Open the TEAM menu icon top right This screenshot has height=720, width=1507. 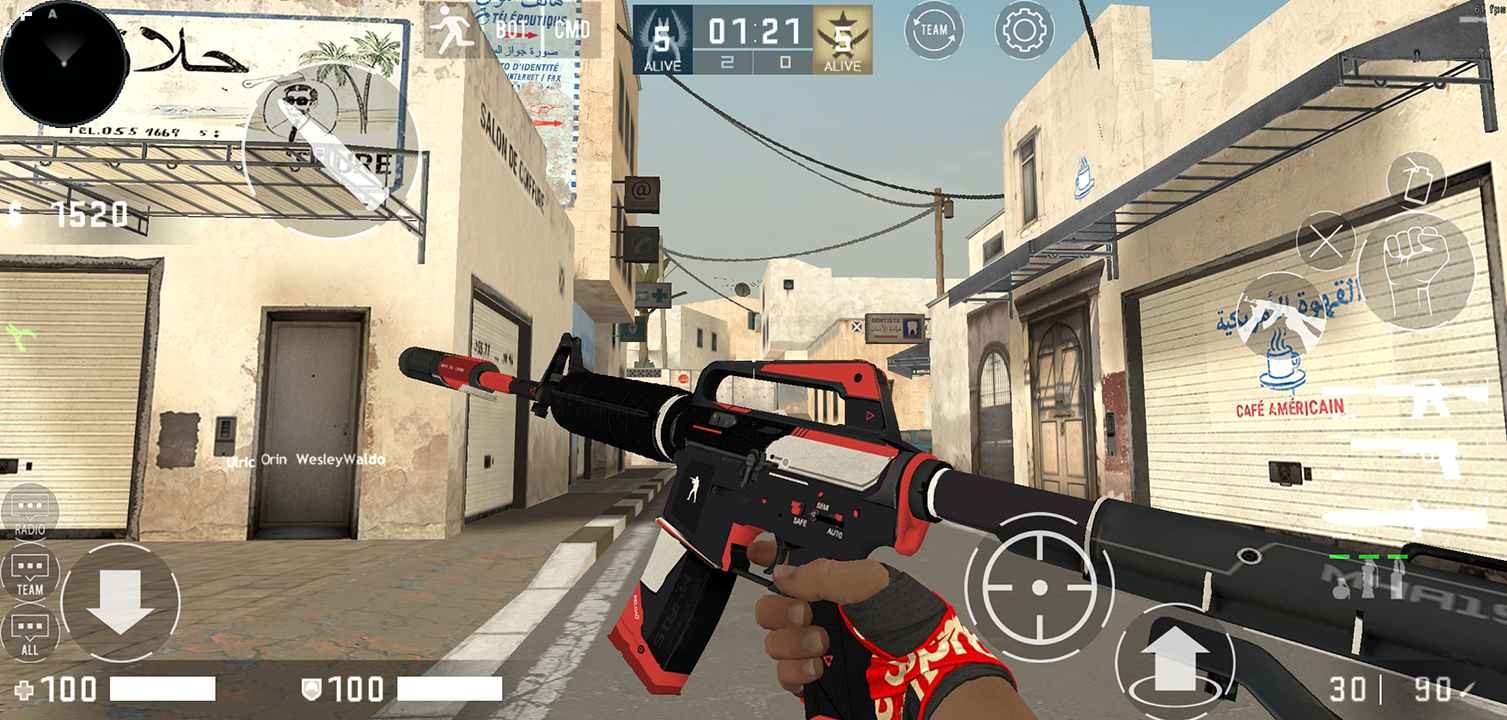coord(934,30)
